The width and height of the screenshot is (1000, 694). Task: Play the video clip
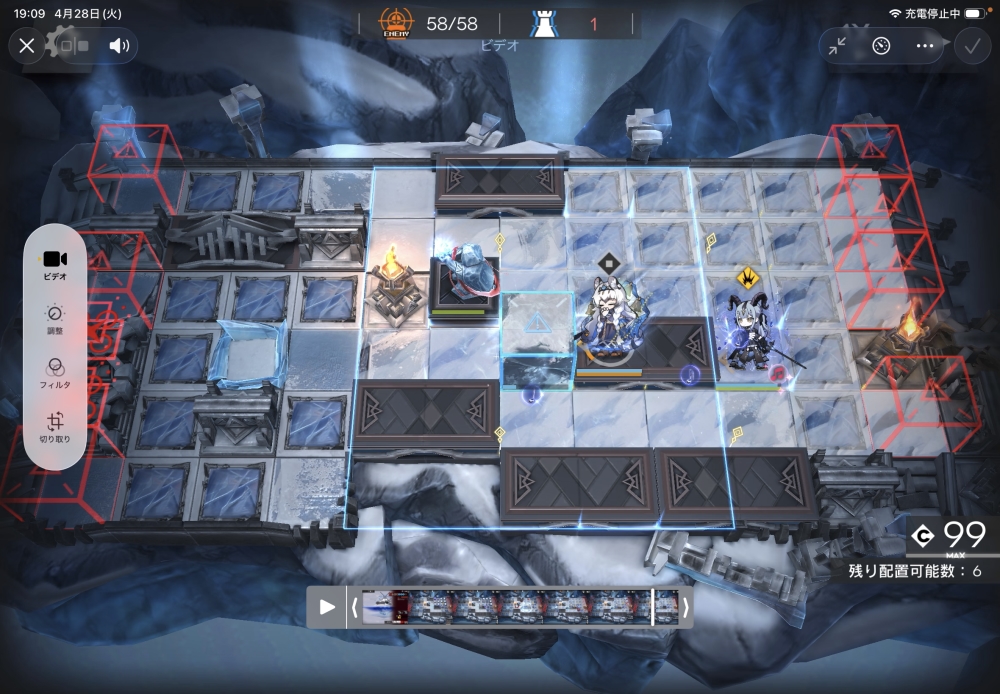coord(326,607)
